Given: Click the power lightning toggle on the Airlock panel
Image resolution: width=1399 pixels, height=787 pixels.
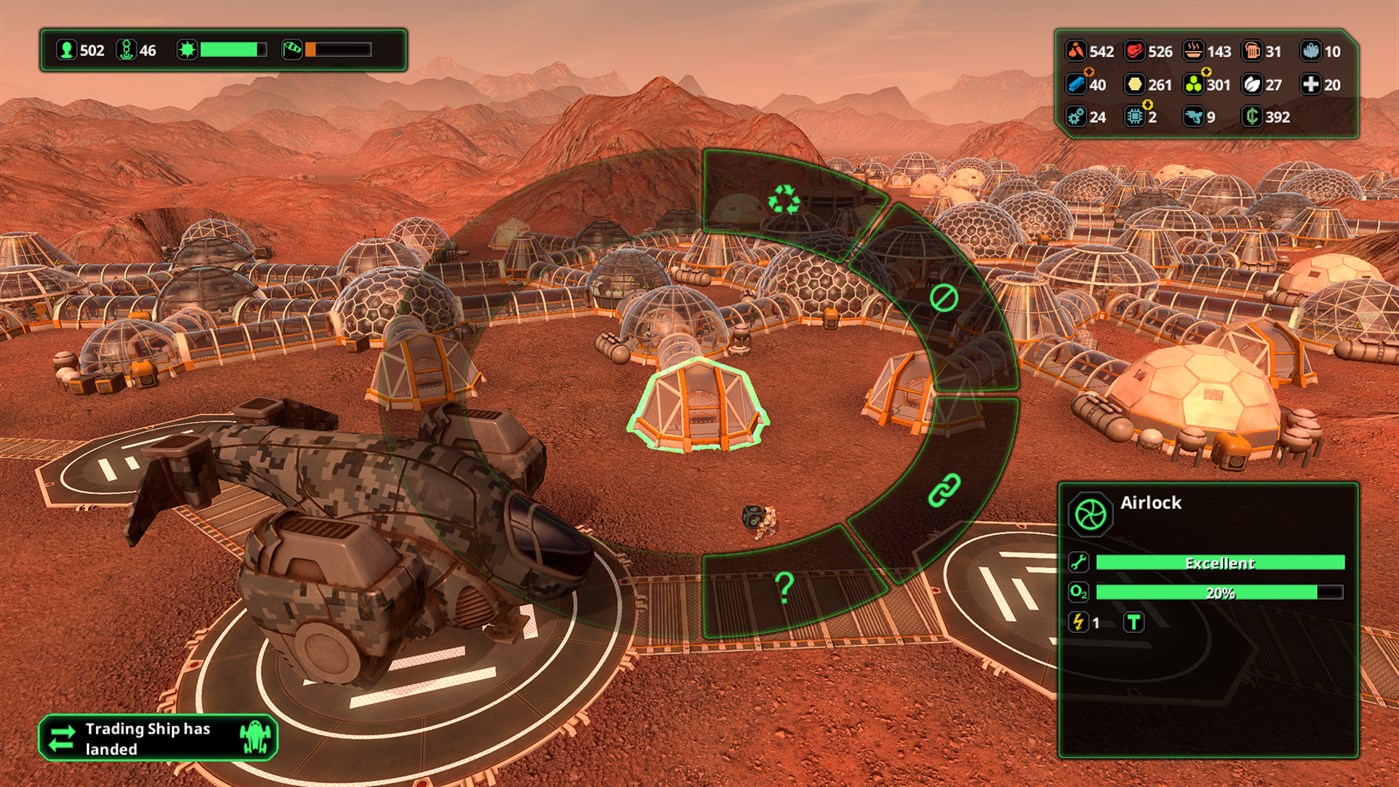Looking at the screenshot, I should 1079,622.
